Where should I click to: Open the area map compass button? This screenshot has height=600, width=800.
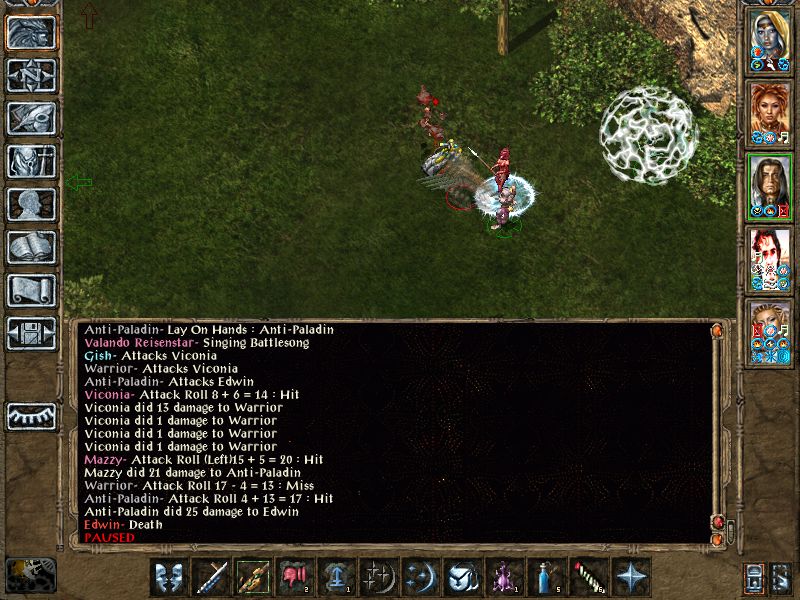(31, 75)
